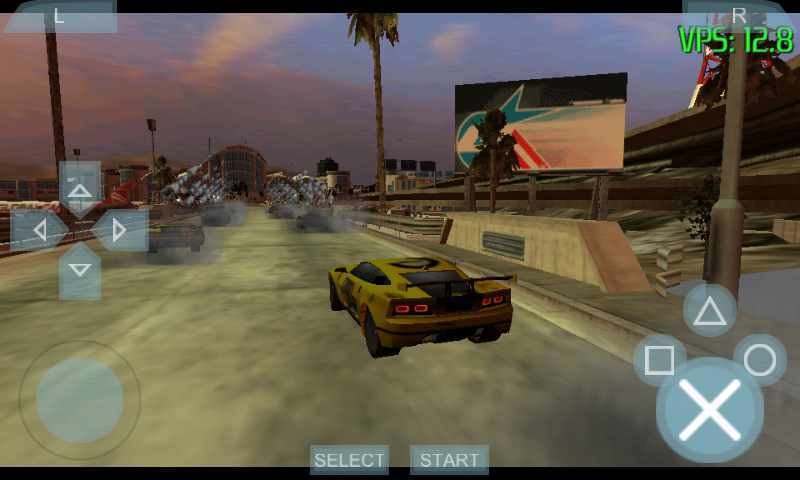This screenshot has height=480, width=800.
Task: Tap the SELECT button
Action: [x=349, y=460]
